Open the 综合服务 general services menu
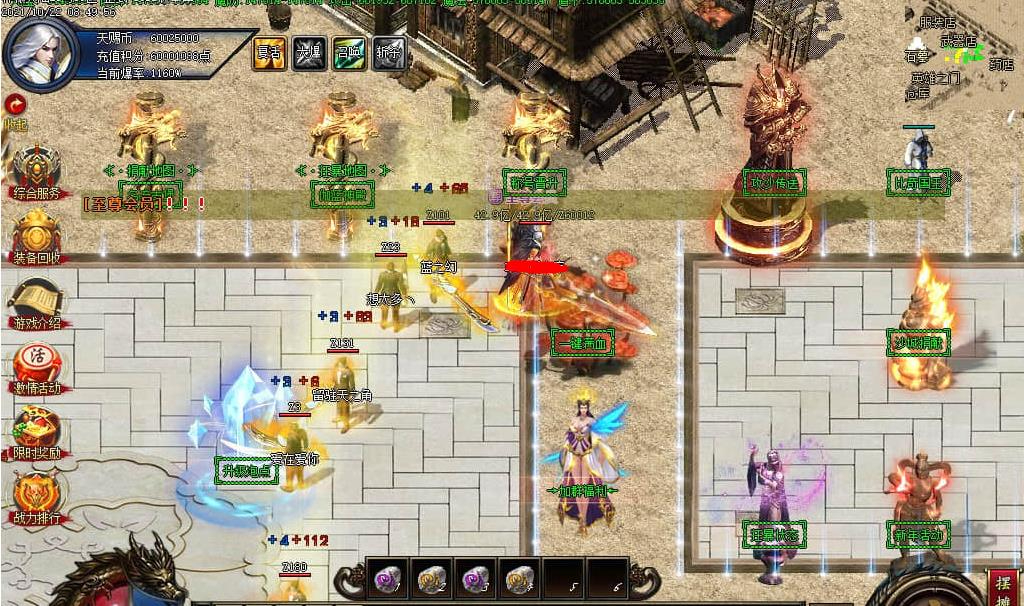Viewport: 1024px width, 606px height. (x=36, y=170)
